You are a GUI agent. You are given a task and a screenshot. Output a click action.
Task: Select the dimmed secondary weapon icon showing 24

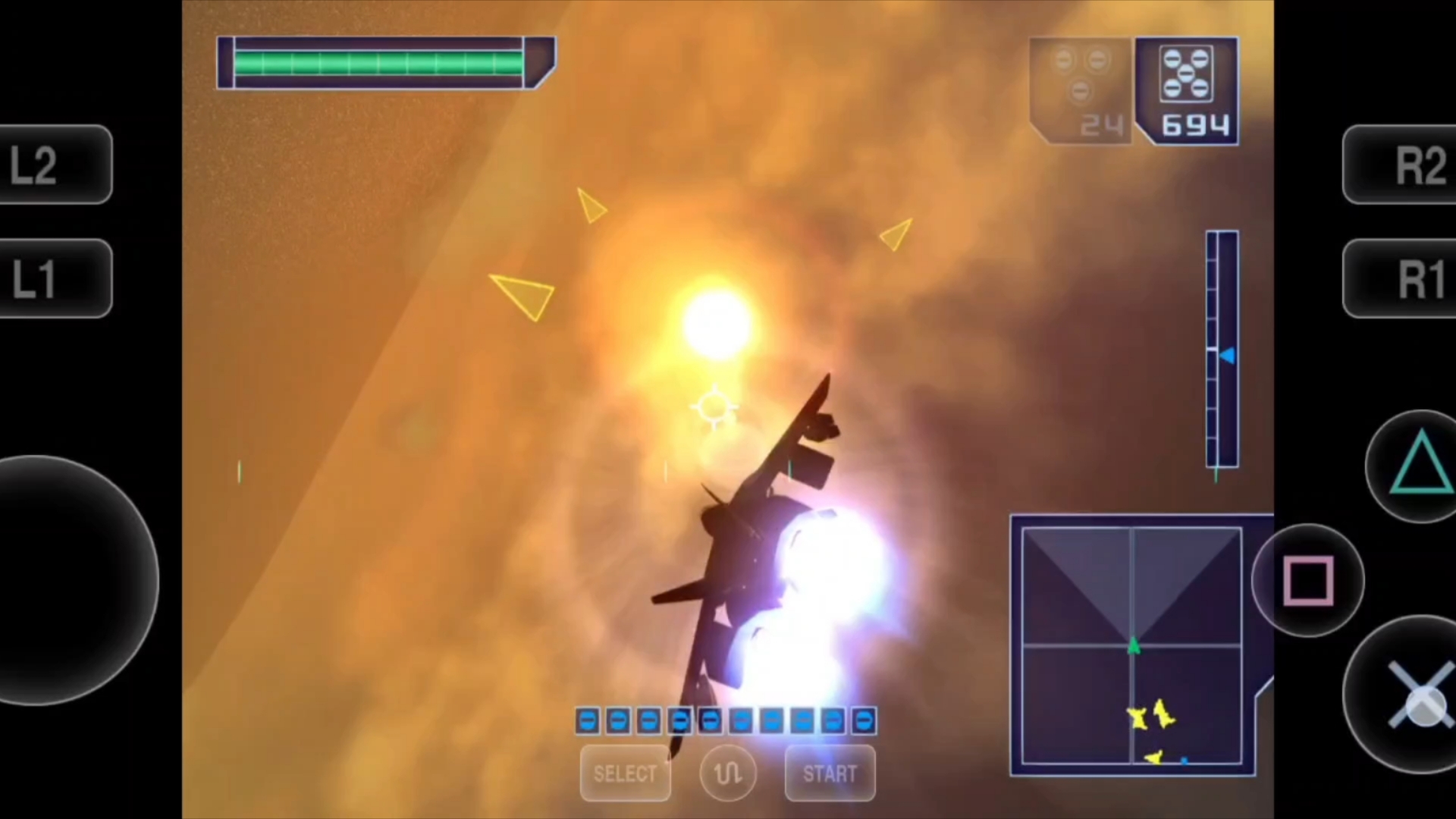(1081, 90)
